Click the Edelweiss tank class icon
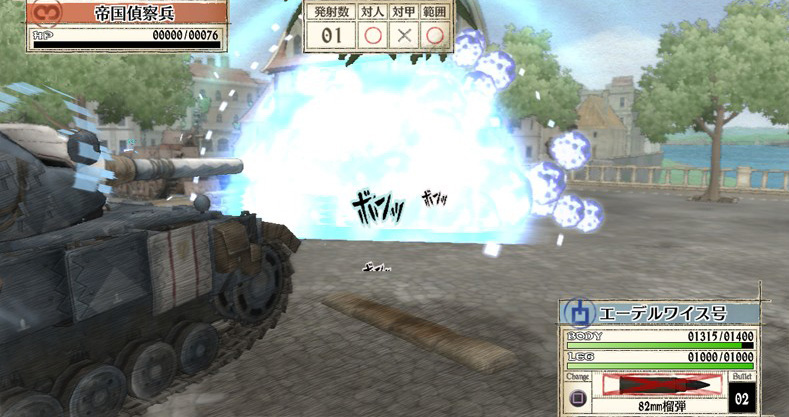 point(578,312)
